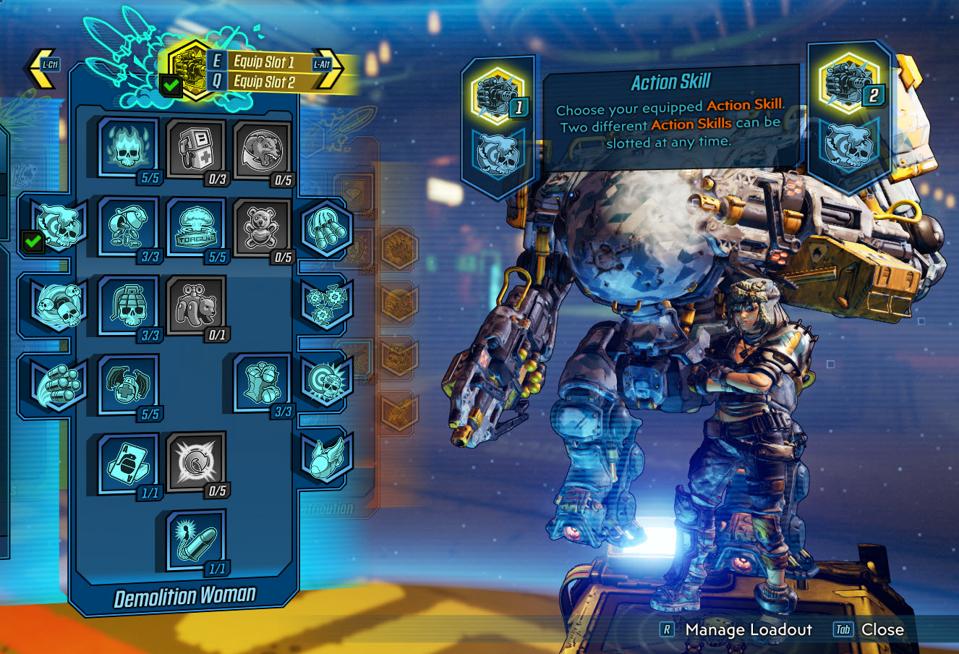Select the flaming skull skill with 5/5 points
This screenshot has width=959, height=654.
[x=128, y=147]
